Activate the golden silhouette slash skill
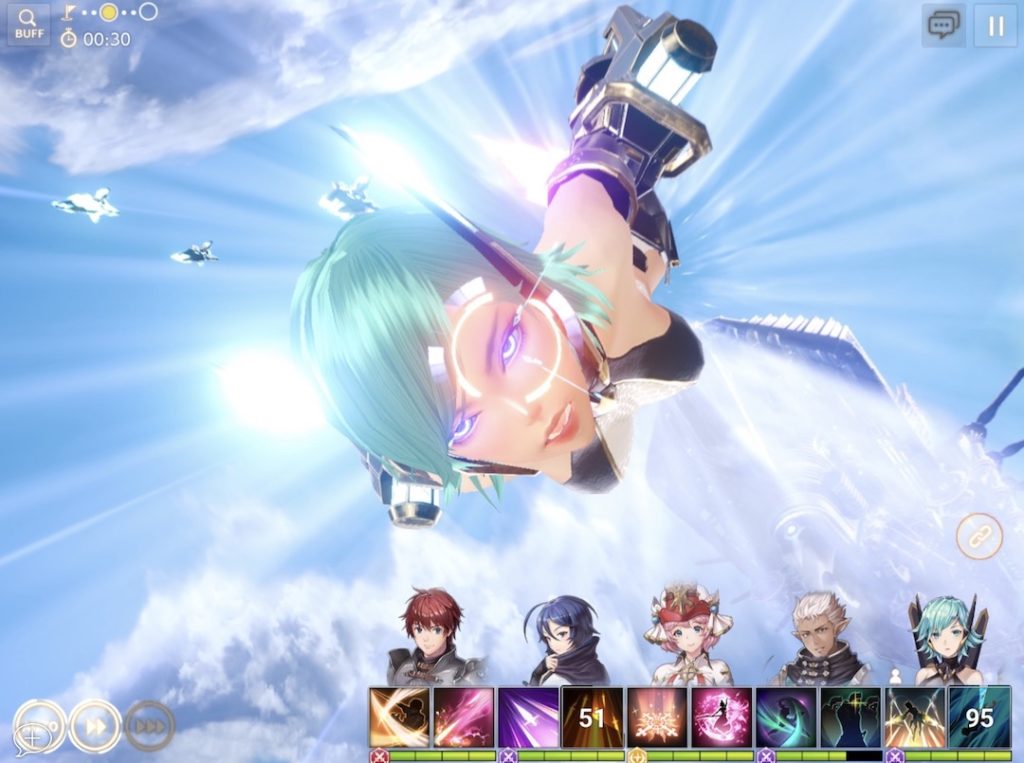The image size is (1024, 763). [x=399, y=717]
